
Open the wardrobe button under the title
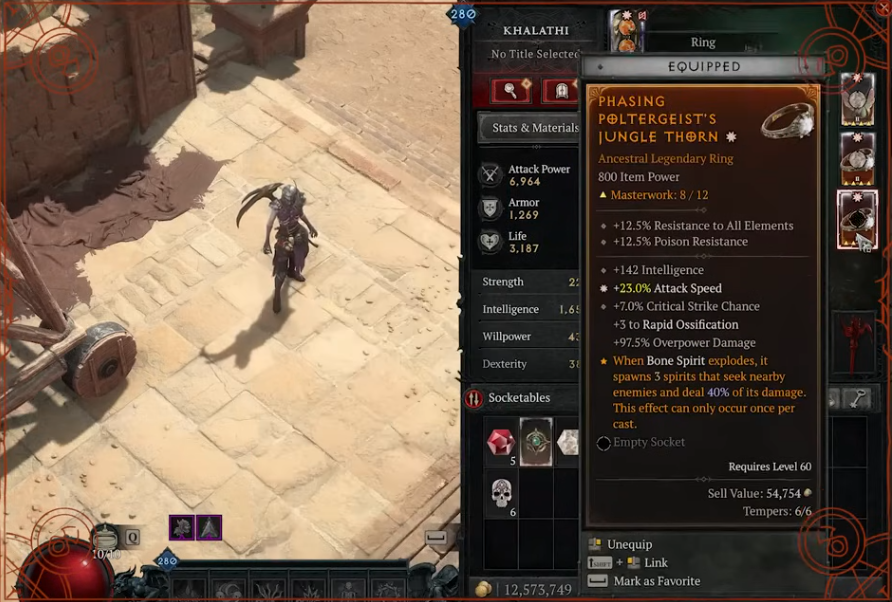click(x=559, y=91)
